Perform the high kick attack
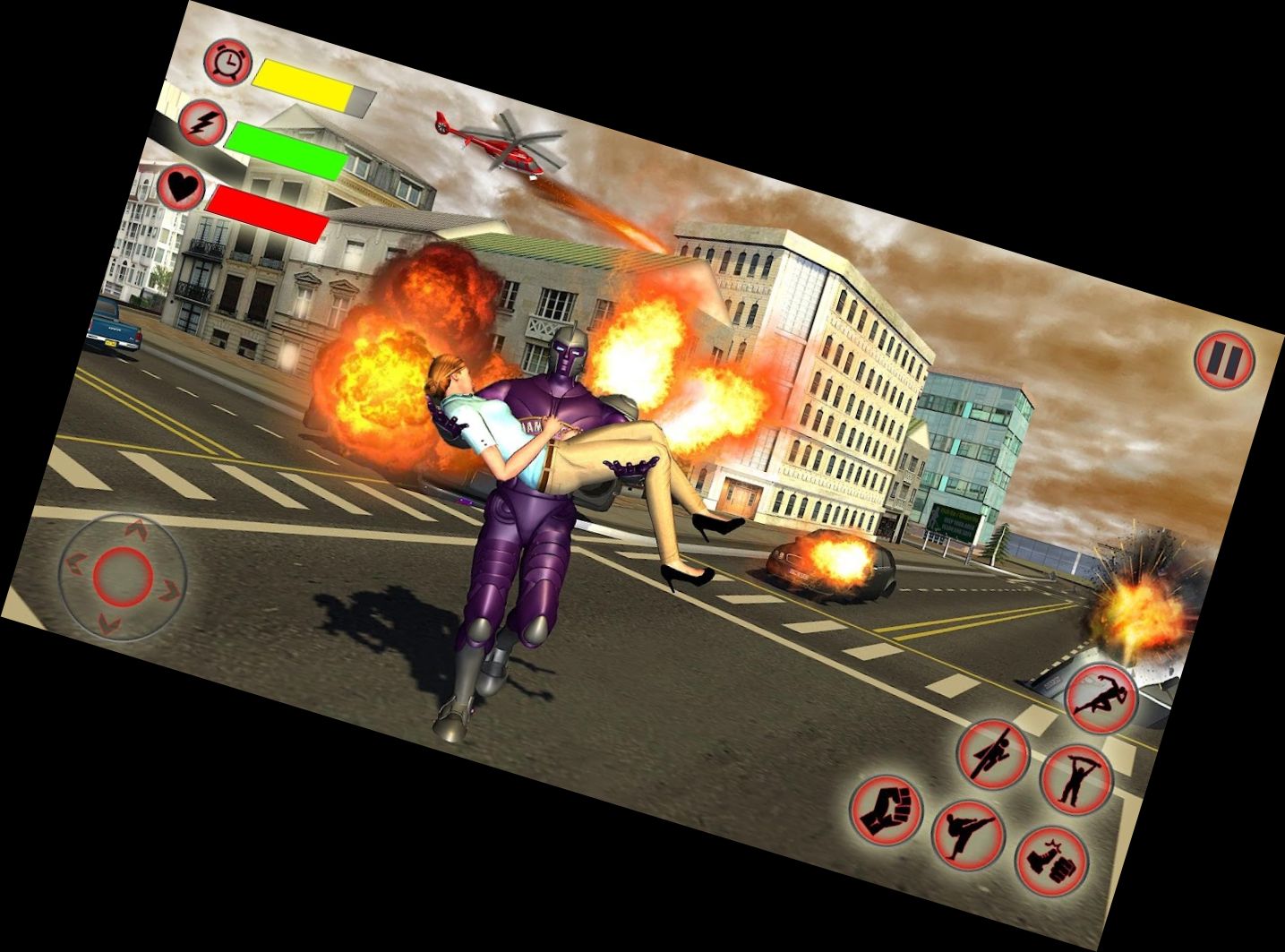This screenshot has height=952, width=1285. (x=967, y=833)
